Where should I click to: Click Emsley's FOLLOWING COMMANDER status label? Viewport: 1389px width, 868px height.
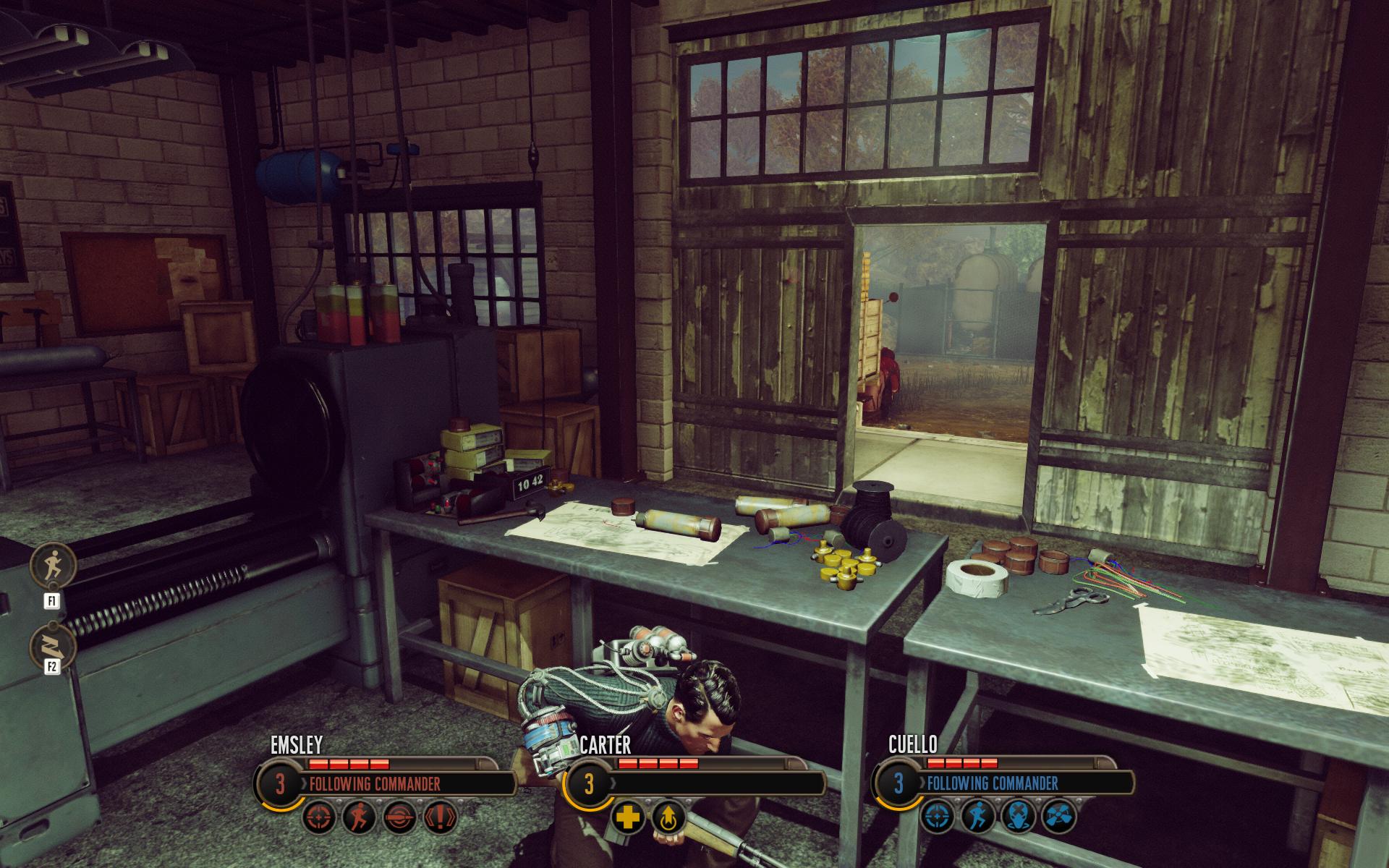pos(375,784)
